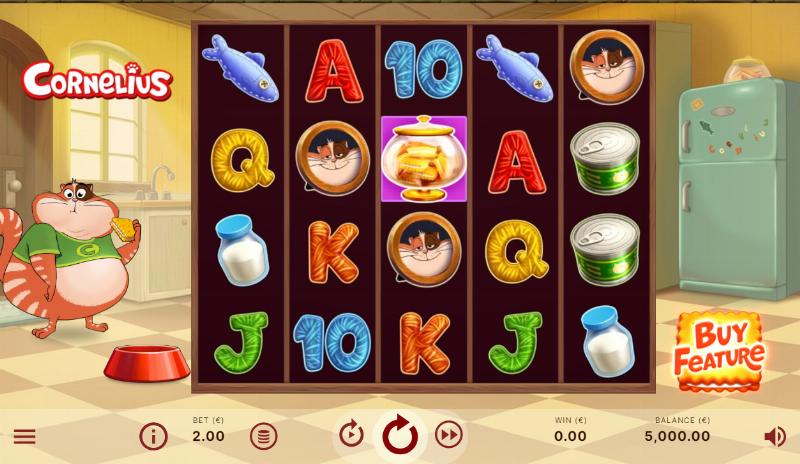Open the bet amount coin selector
This screenshot has height=464, width=800.
pos(263,436)
